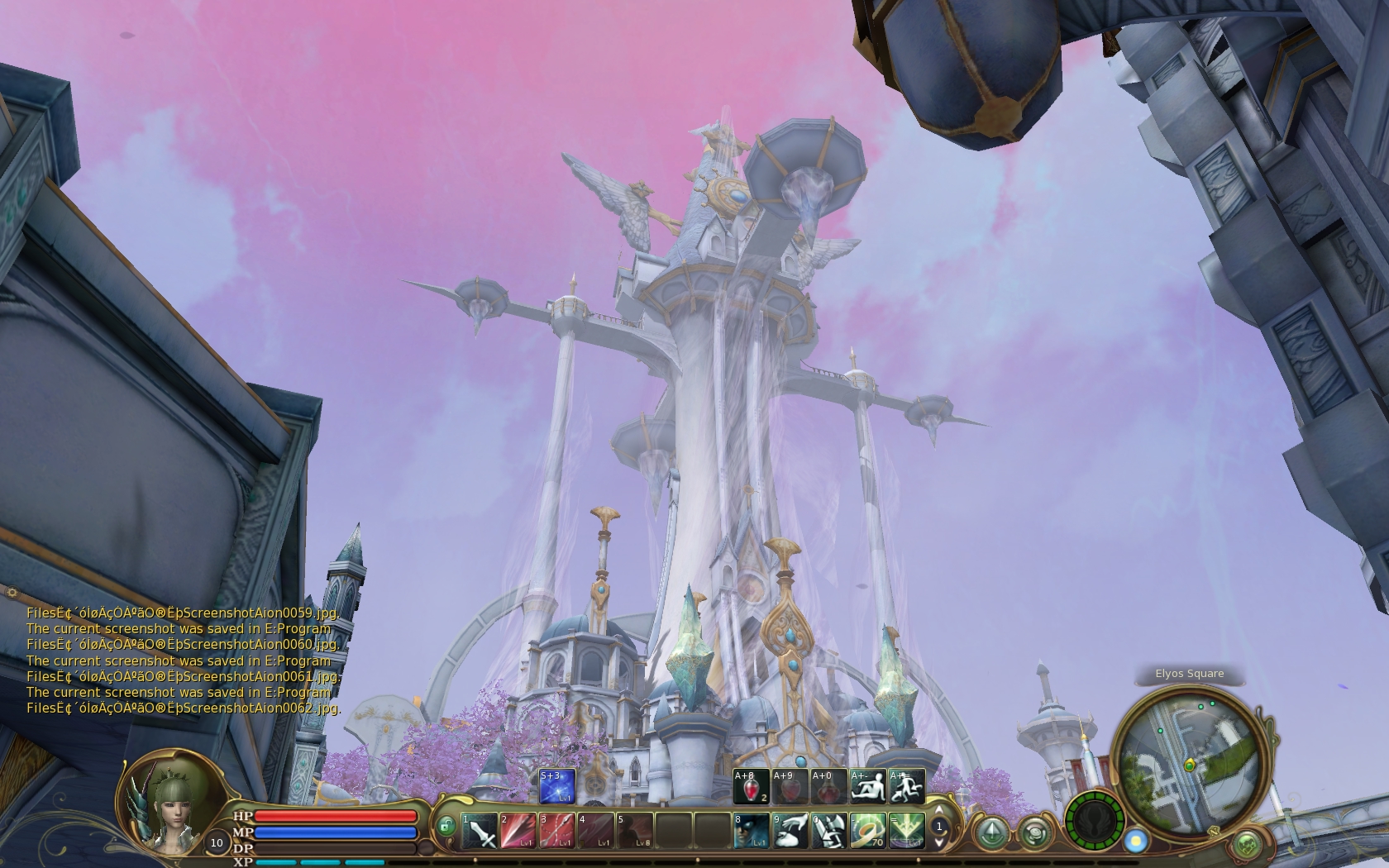This screenshot has height=868, width=1389.
Task: Toggle the running figure action icon
Action: [906, 786]
